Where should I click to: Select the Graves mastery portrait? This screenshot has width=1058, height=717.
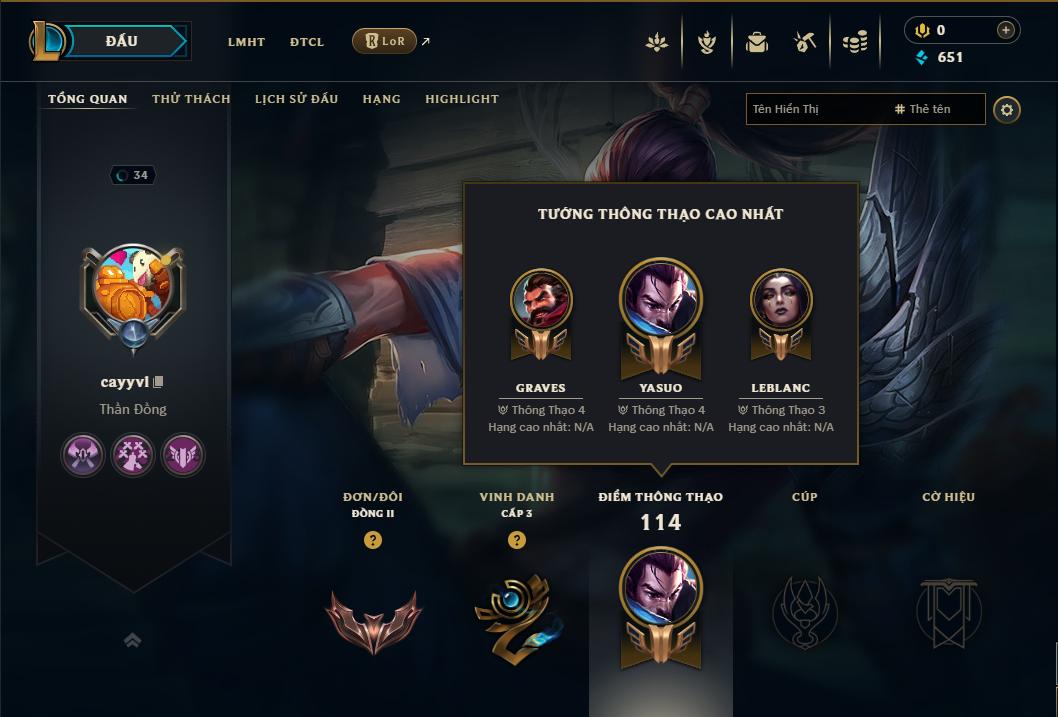pyautogui.click(x=541, y=299)
